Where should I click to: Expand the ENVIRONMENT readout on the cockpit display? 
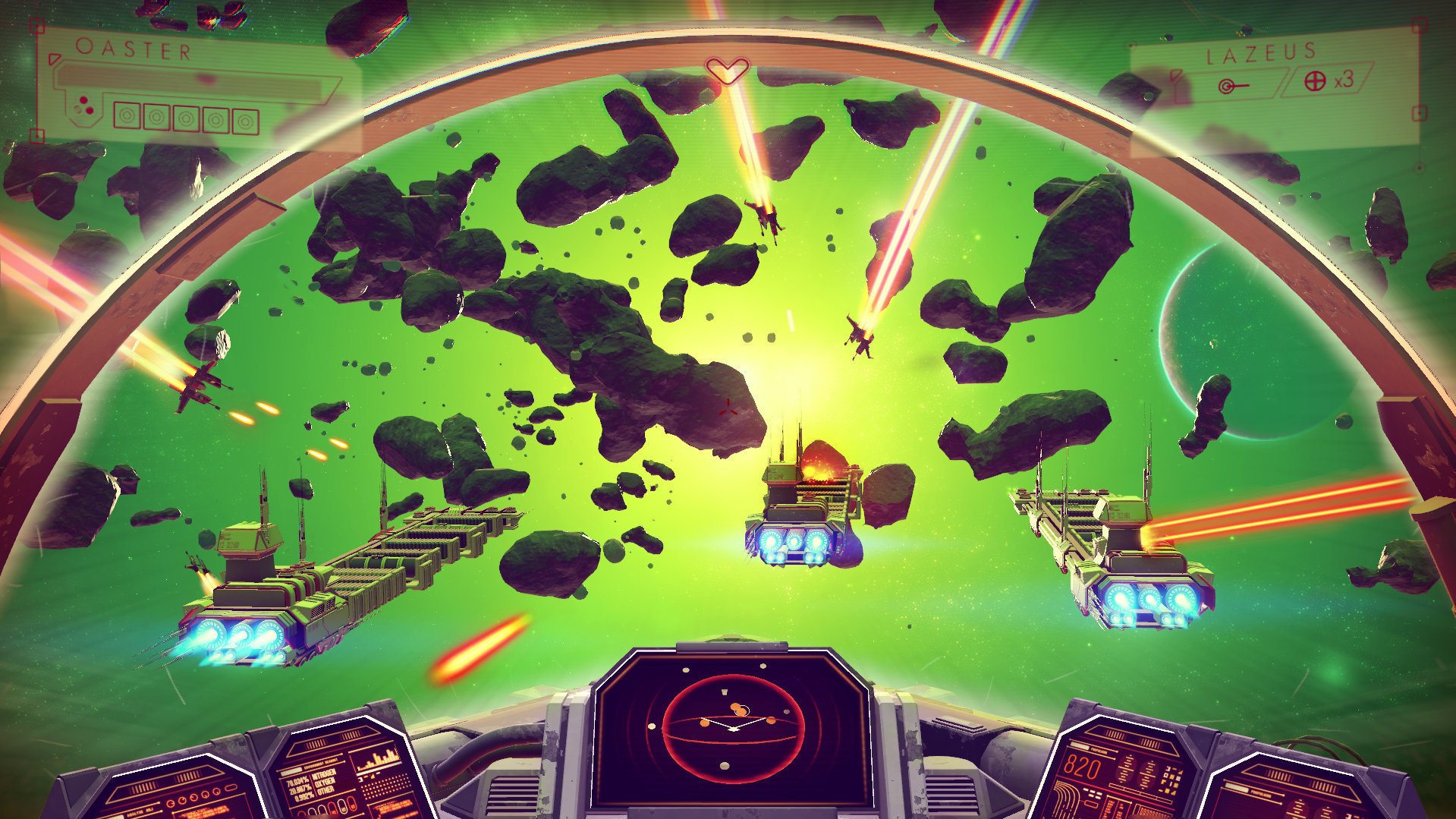tap(322, 763)
